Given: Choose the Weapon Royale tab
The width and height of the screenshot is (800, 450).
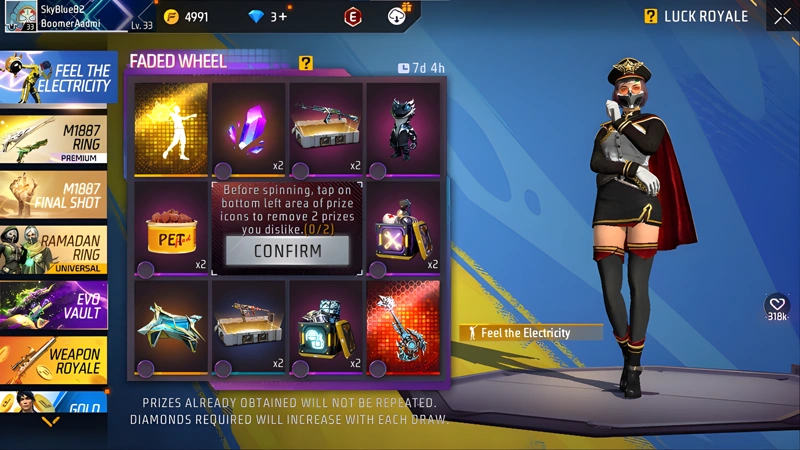Looking at the screenshot, I should [58, 361].
